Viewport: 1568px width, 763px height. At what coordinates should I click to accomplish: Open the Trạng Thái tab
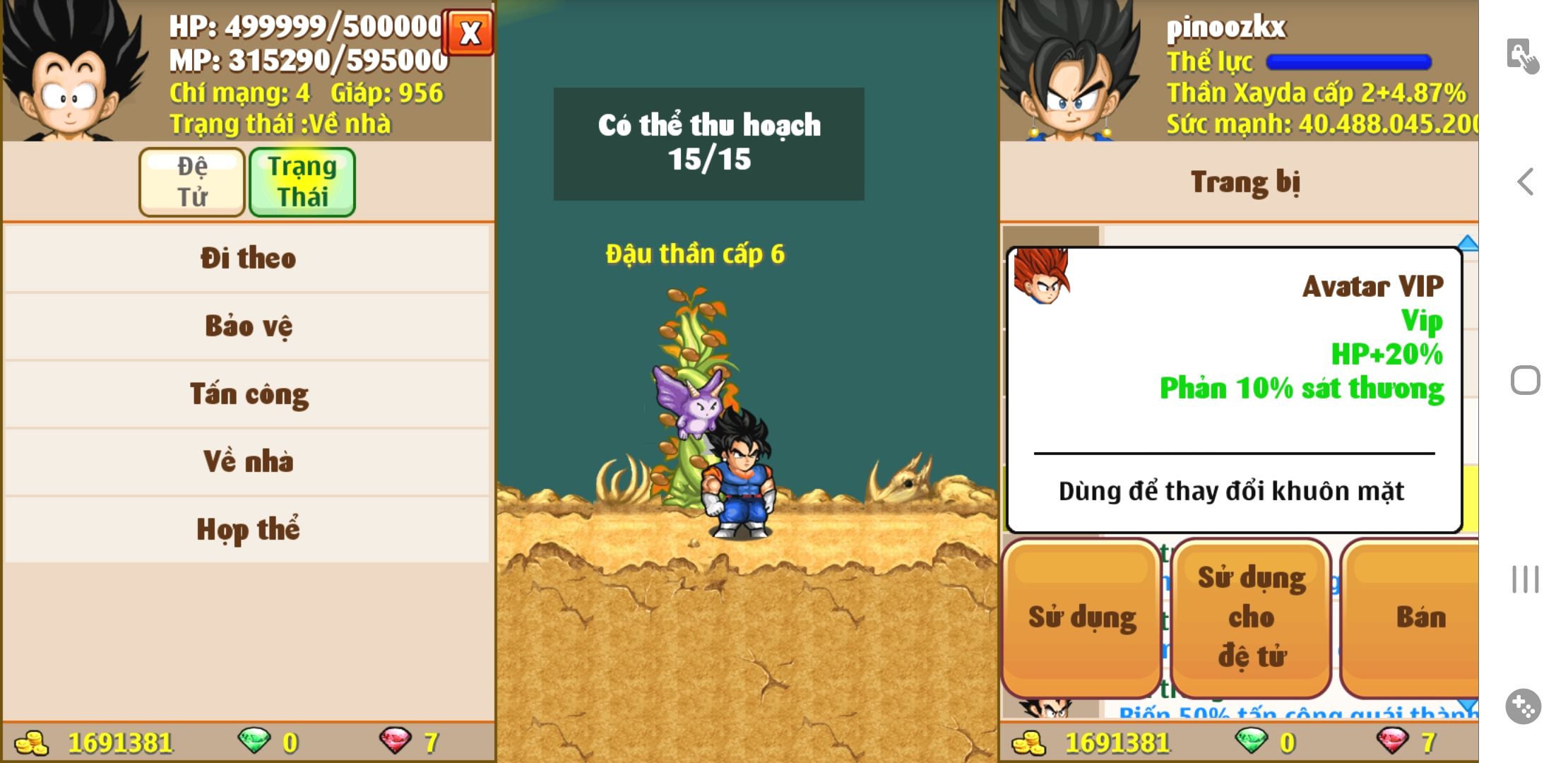[302, 182]
